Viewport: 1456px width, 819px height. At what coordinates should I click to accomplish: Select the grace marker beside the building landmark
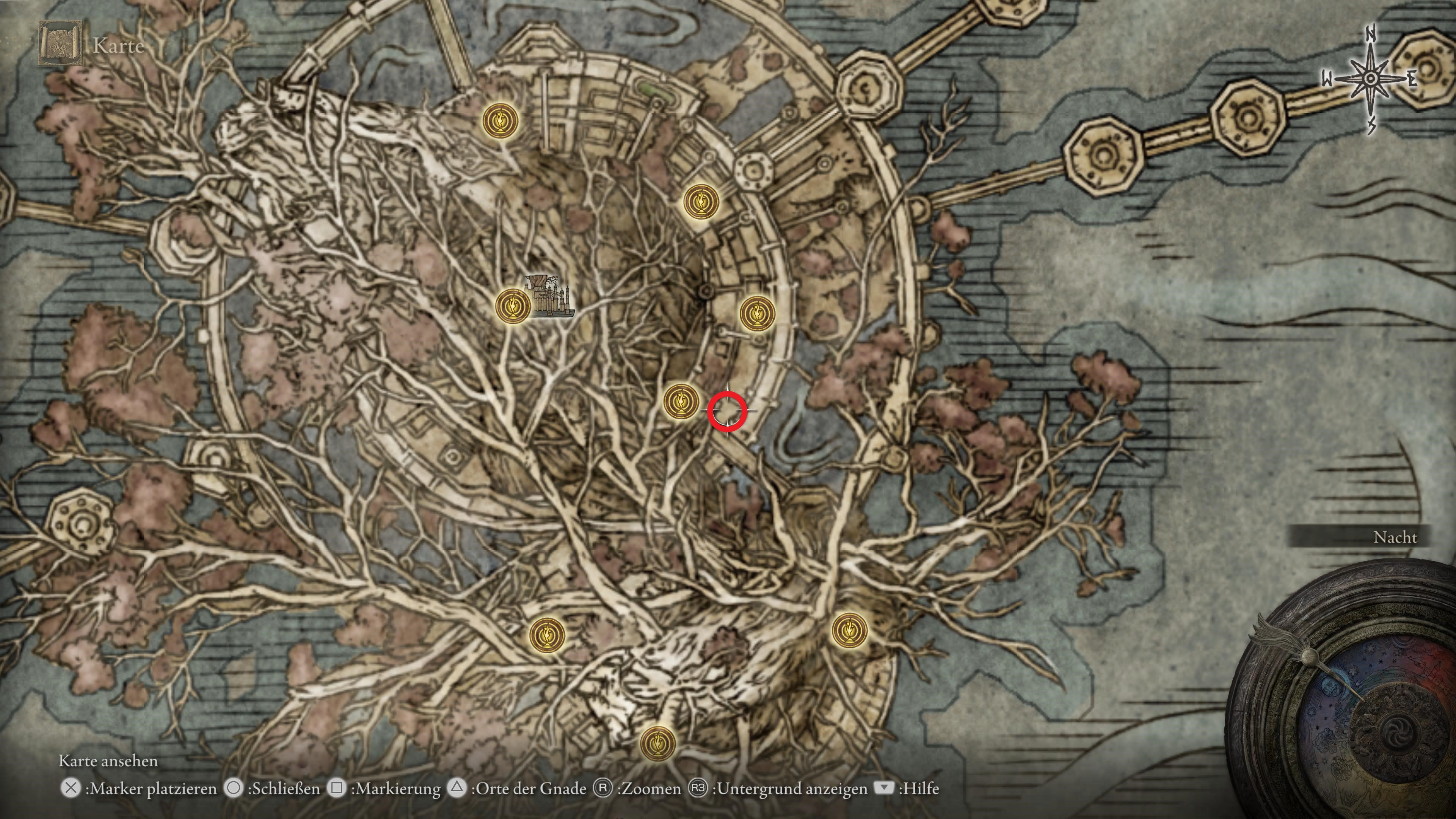click(x=513, y=306)
